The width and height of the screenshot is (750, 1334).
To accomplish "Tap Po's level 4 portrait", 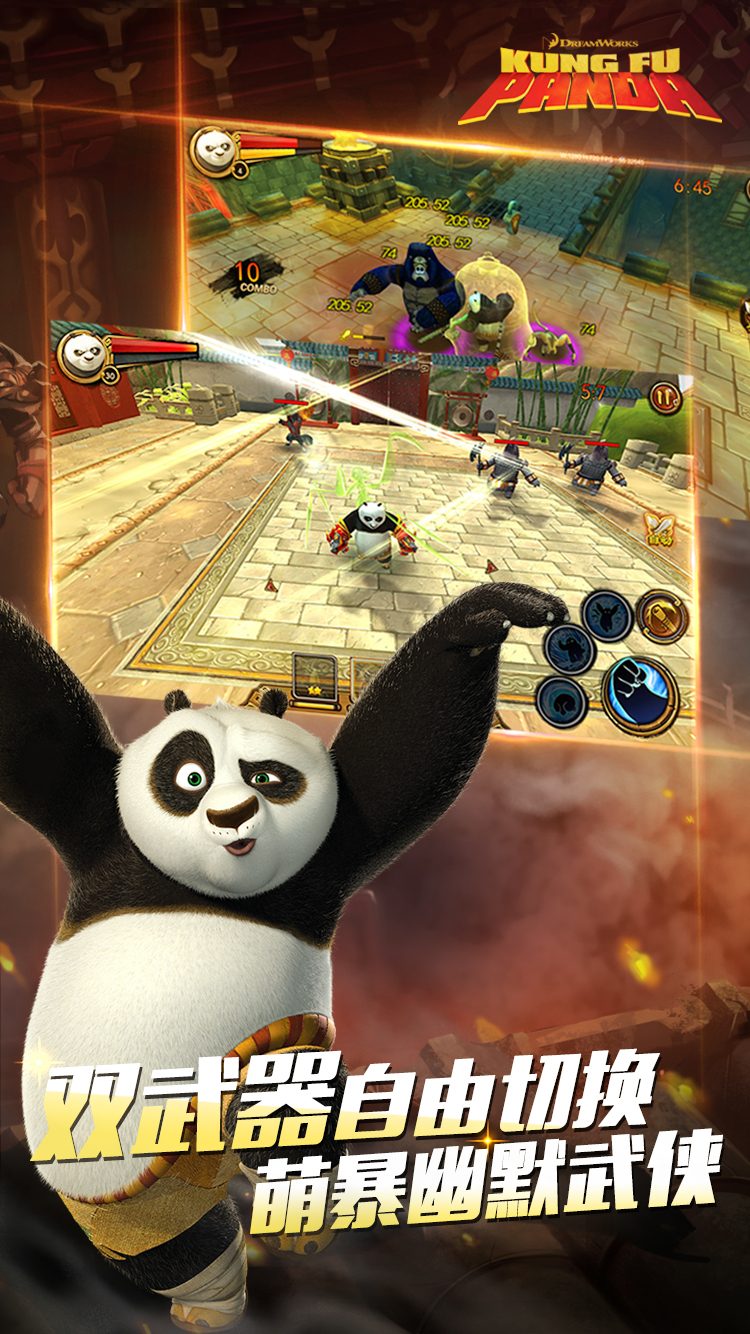I will [213, 148].
